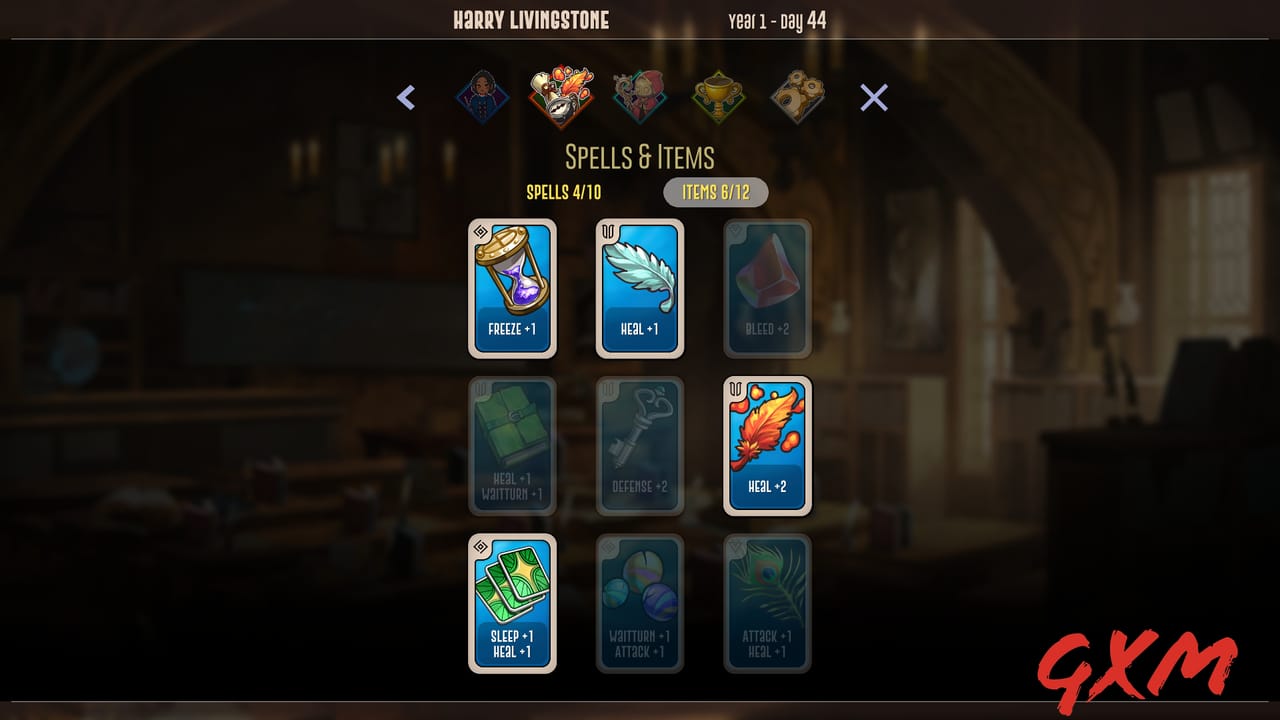Open the Items 6/12 tab
1280x720 pixels.
[716, 192]
